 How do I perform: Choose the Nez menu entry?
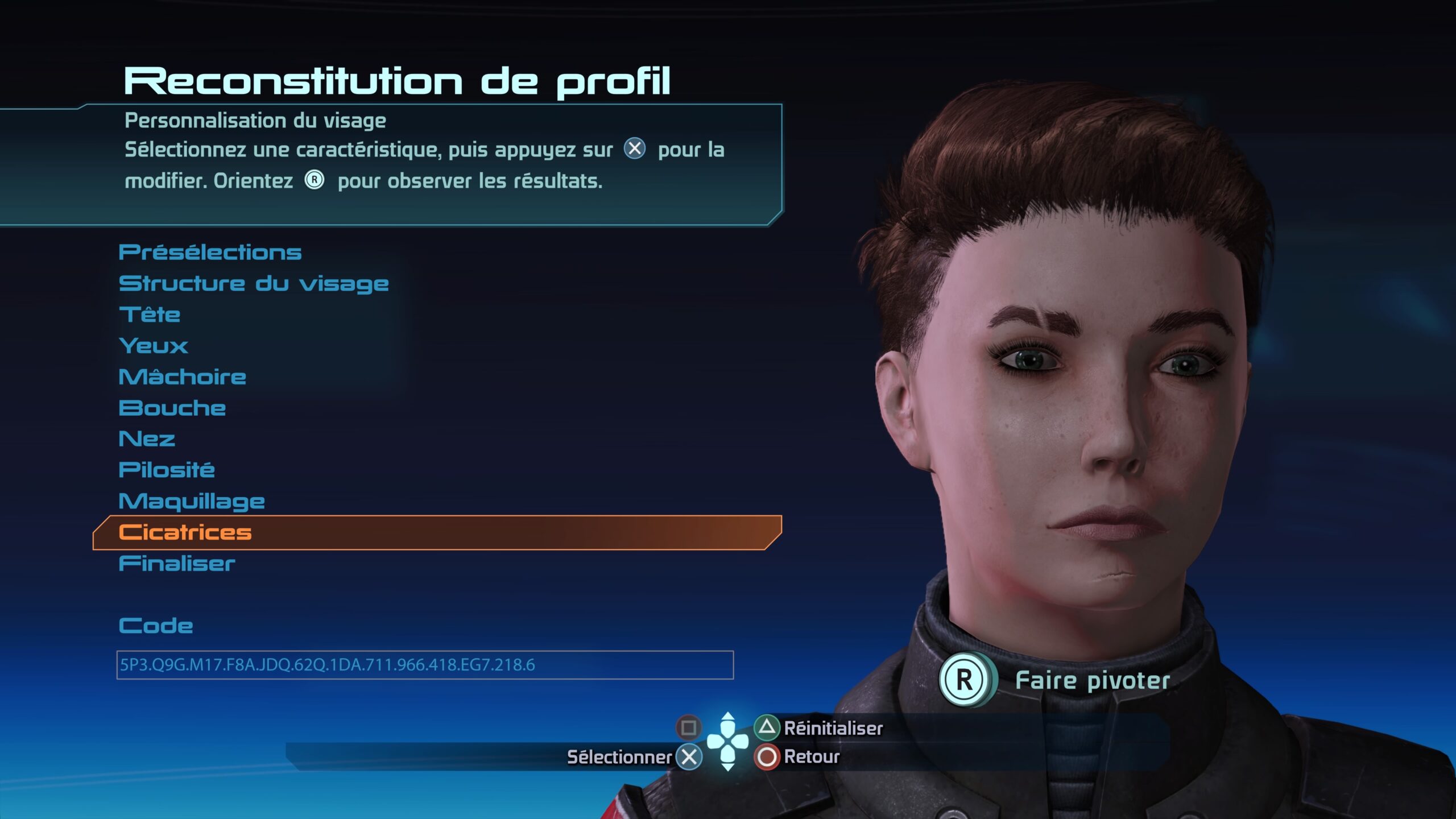tap(147, 439)
